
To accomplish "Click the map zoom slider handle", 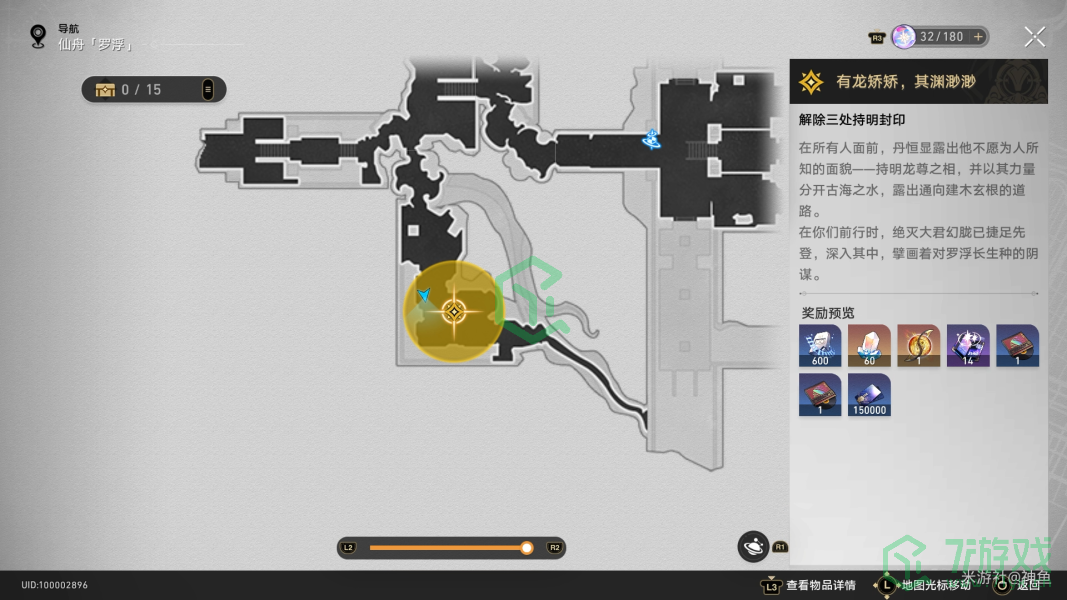I will click(x=527, y=548).
